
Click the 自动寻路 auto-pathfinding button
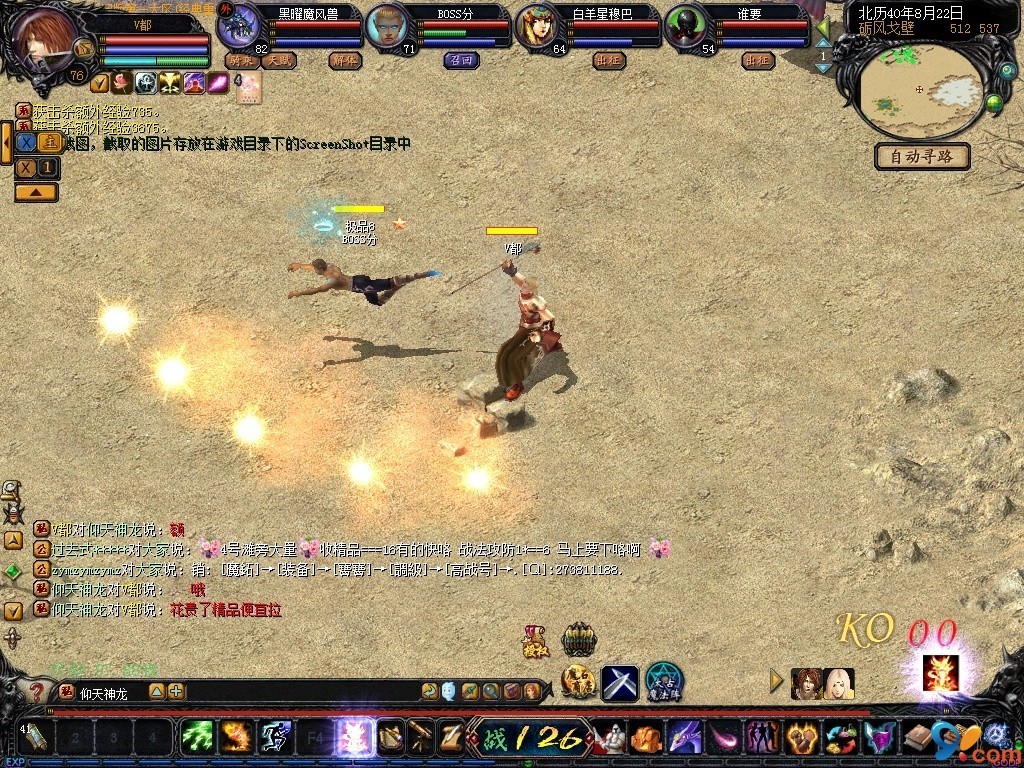(922, 157)
